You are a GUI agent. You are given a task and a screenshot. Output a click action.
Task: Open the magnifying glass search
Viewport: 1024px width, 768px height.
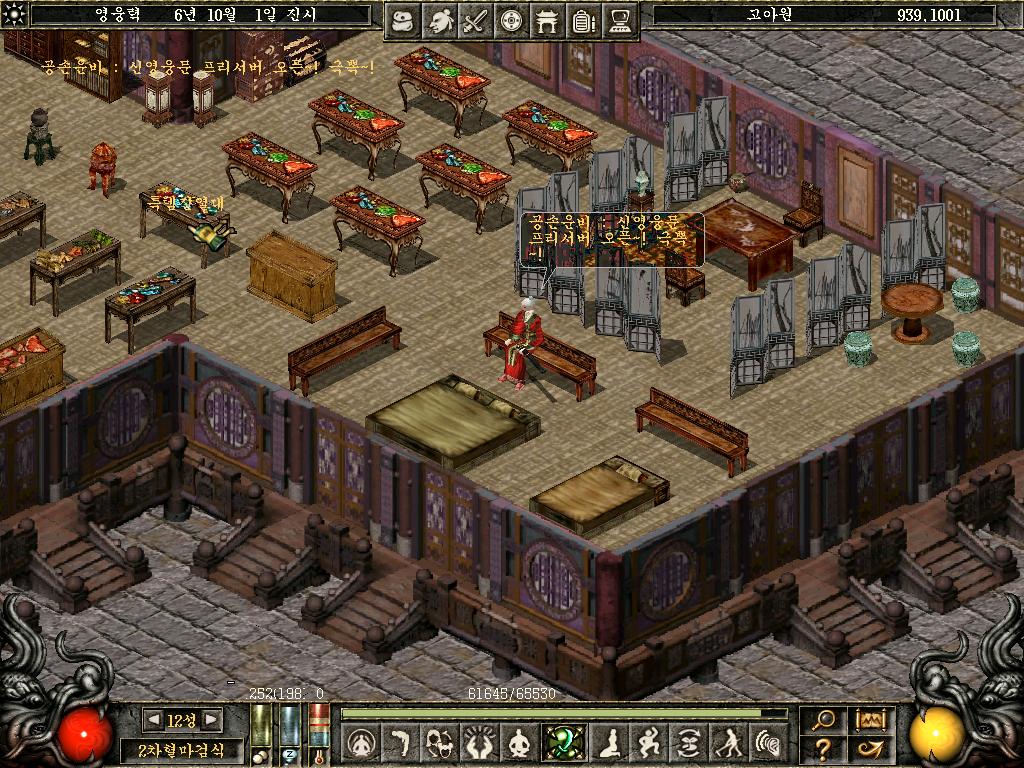823,719
